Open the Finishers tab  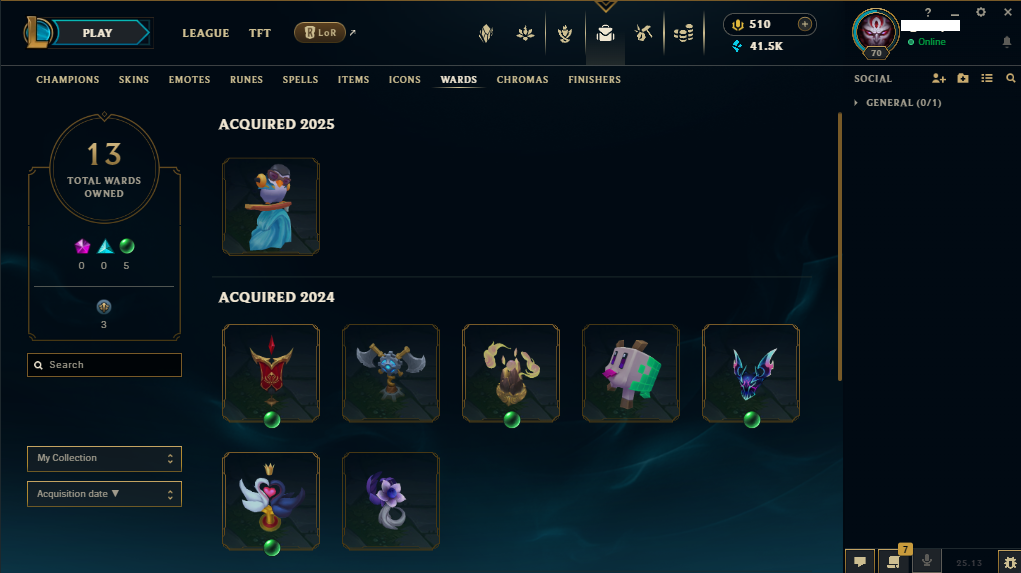594,80
